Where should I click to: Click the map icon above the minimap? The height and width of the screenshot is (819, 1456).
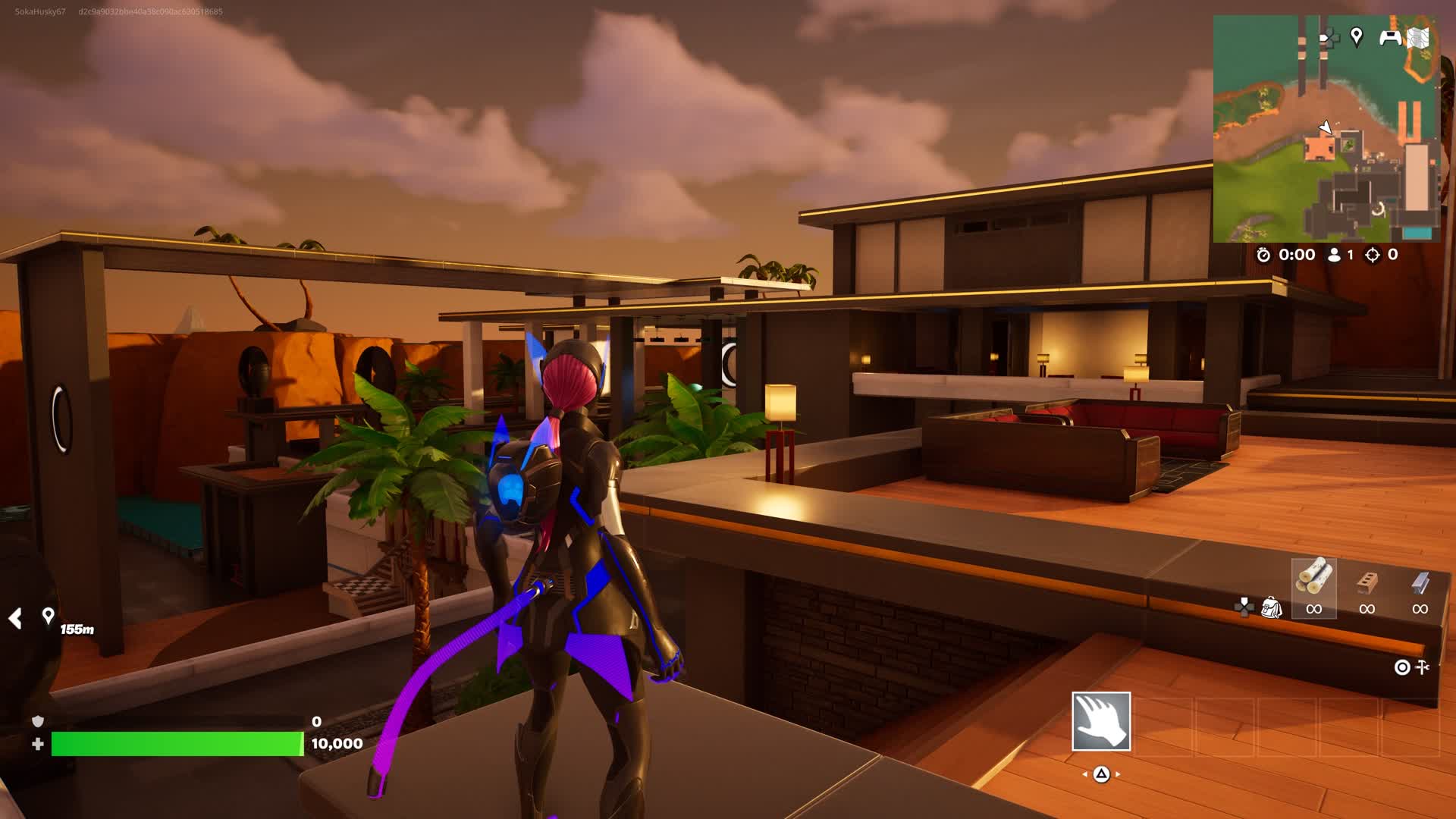coord(1417,39)
